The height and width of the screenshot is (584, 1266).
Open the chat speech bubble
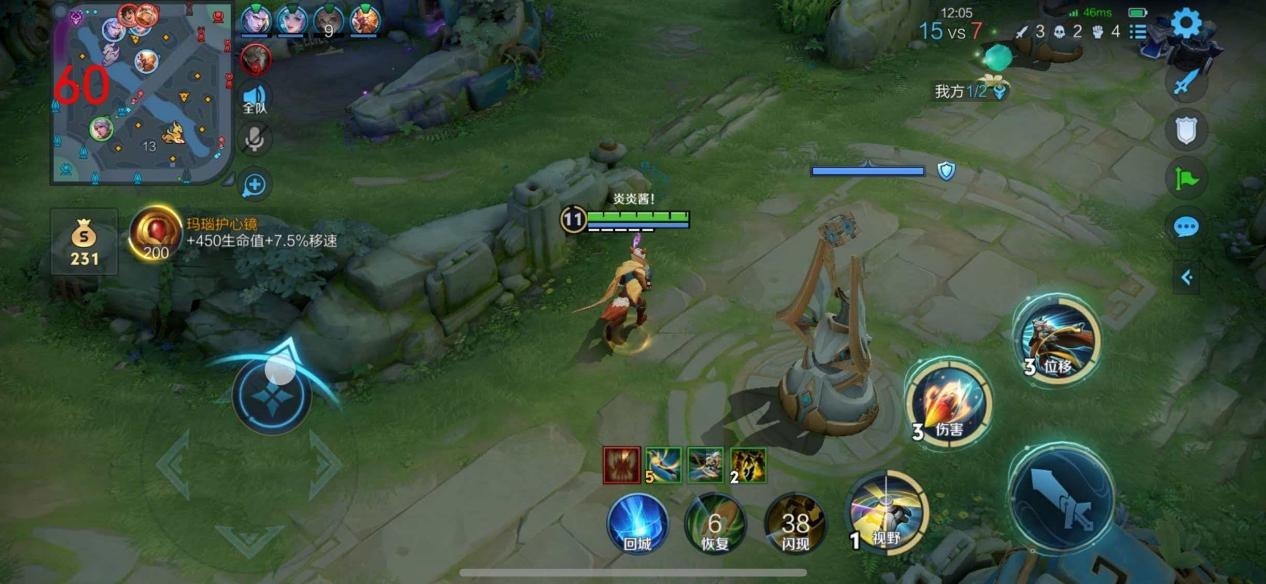tap(1186, 227)
